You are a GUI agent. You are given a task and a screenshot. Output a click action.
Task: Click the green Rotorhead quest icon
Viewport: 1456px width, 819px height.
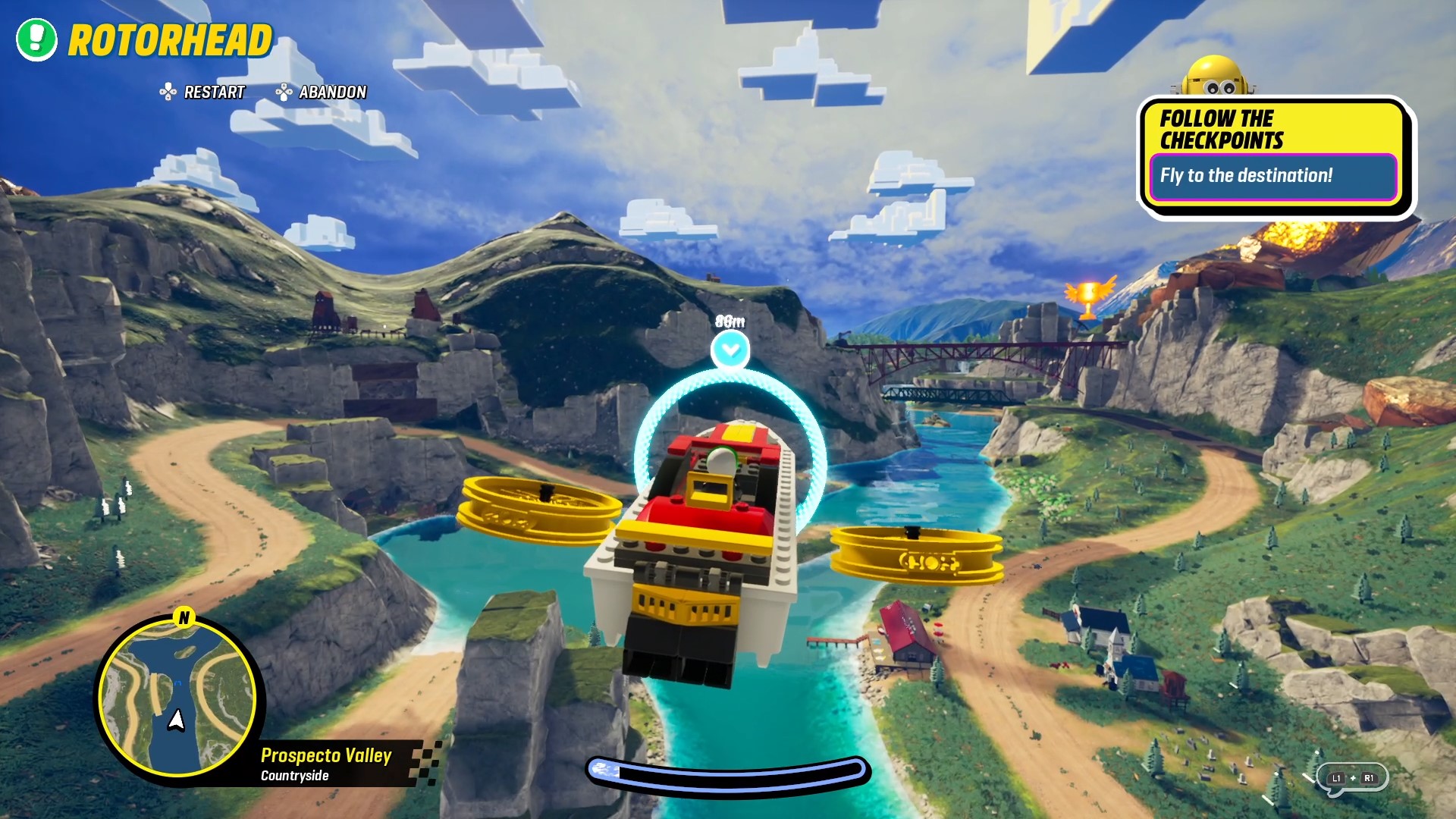point(36,39)
